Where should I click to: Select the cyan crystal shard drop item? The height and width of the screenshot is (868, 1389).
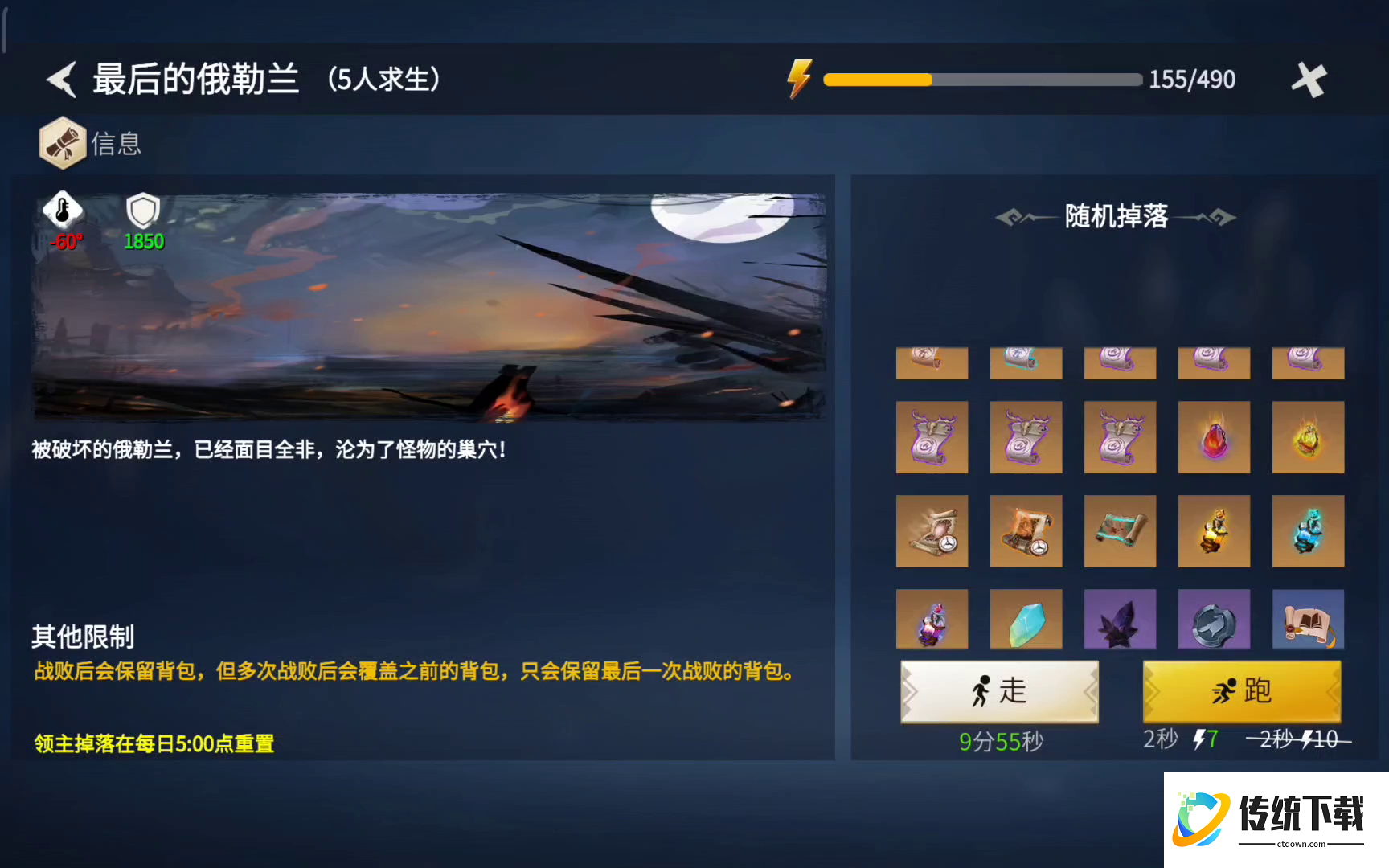point(1026,619)
